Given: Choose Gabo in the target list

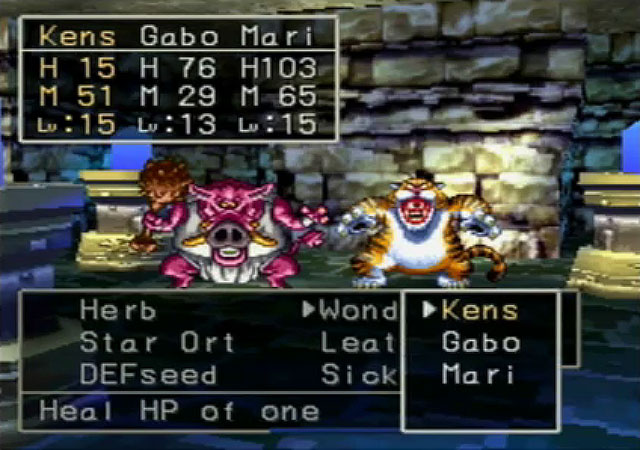Looking at the screenshot, I should coord(480,343).
